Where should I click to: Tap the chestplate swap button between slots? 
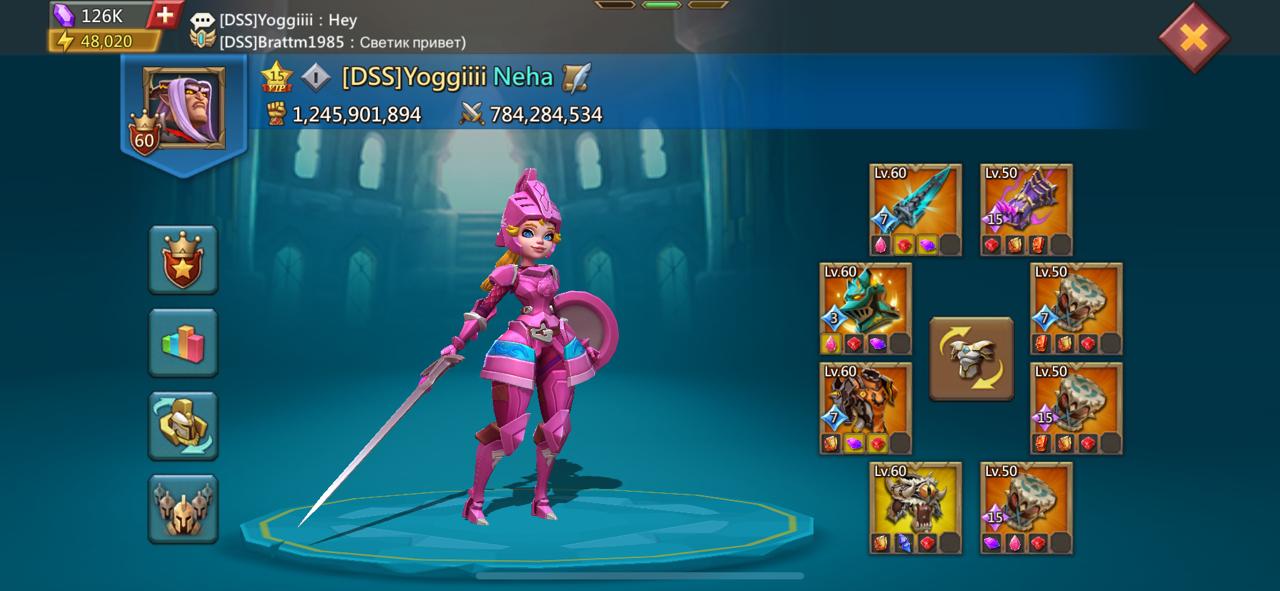pyautogui.click(x=971, y=358)
